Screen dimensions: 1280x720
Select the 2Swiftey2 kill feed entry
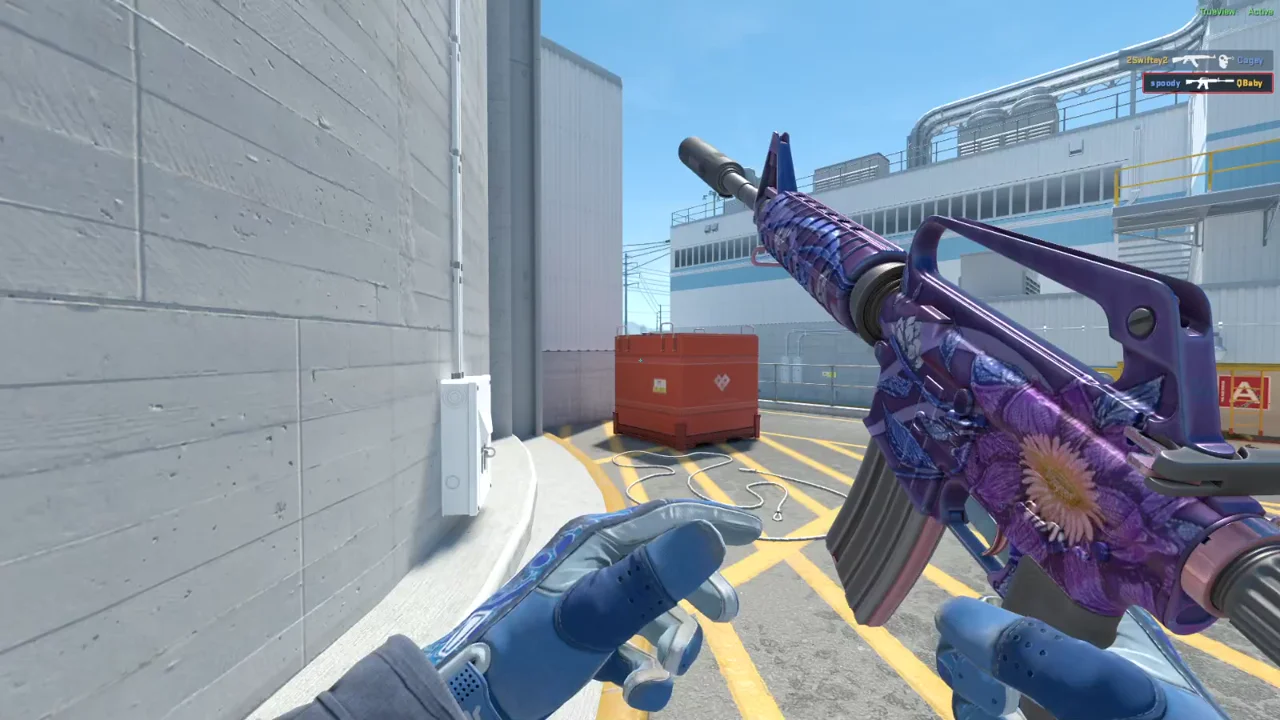1195,61
